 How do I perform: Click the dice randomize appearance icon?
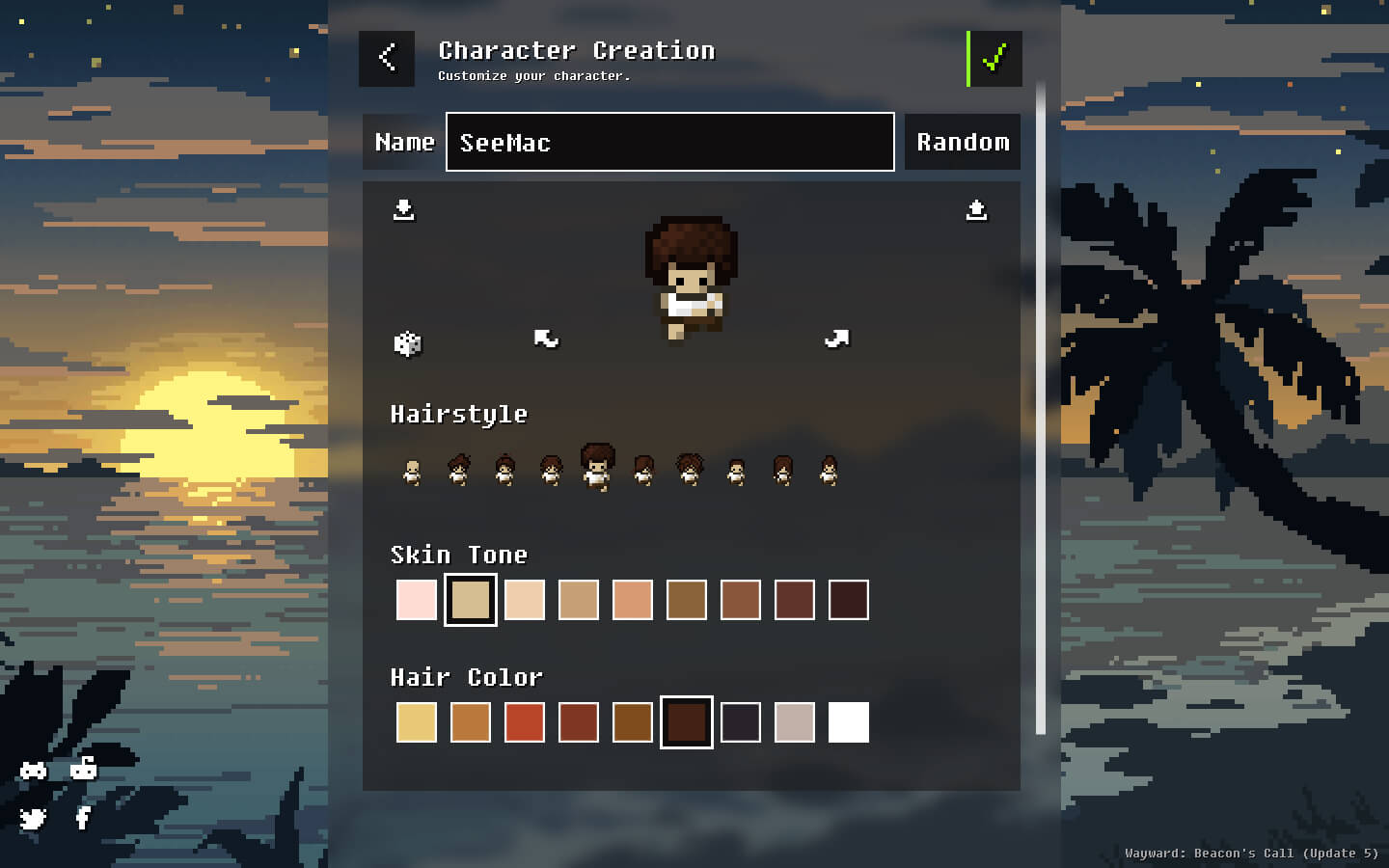[x=407, y=342]
